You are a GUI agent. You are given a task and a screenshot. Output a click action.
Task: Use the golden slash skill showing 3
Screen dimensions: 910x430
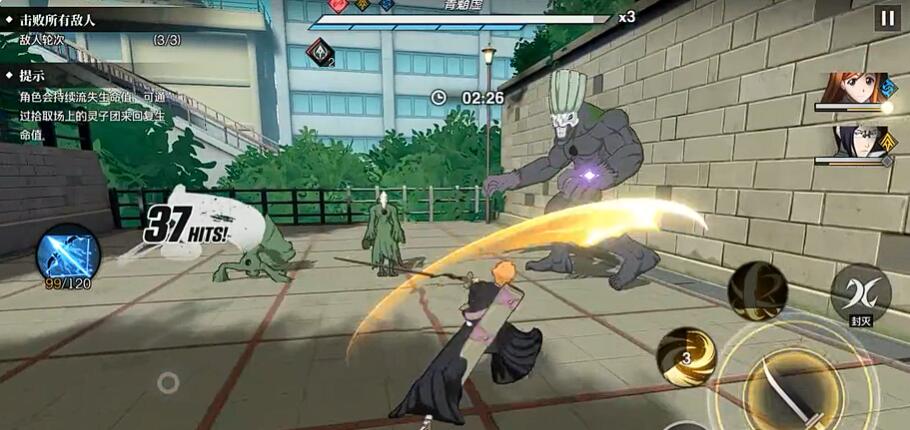[686, 357]
